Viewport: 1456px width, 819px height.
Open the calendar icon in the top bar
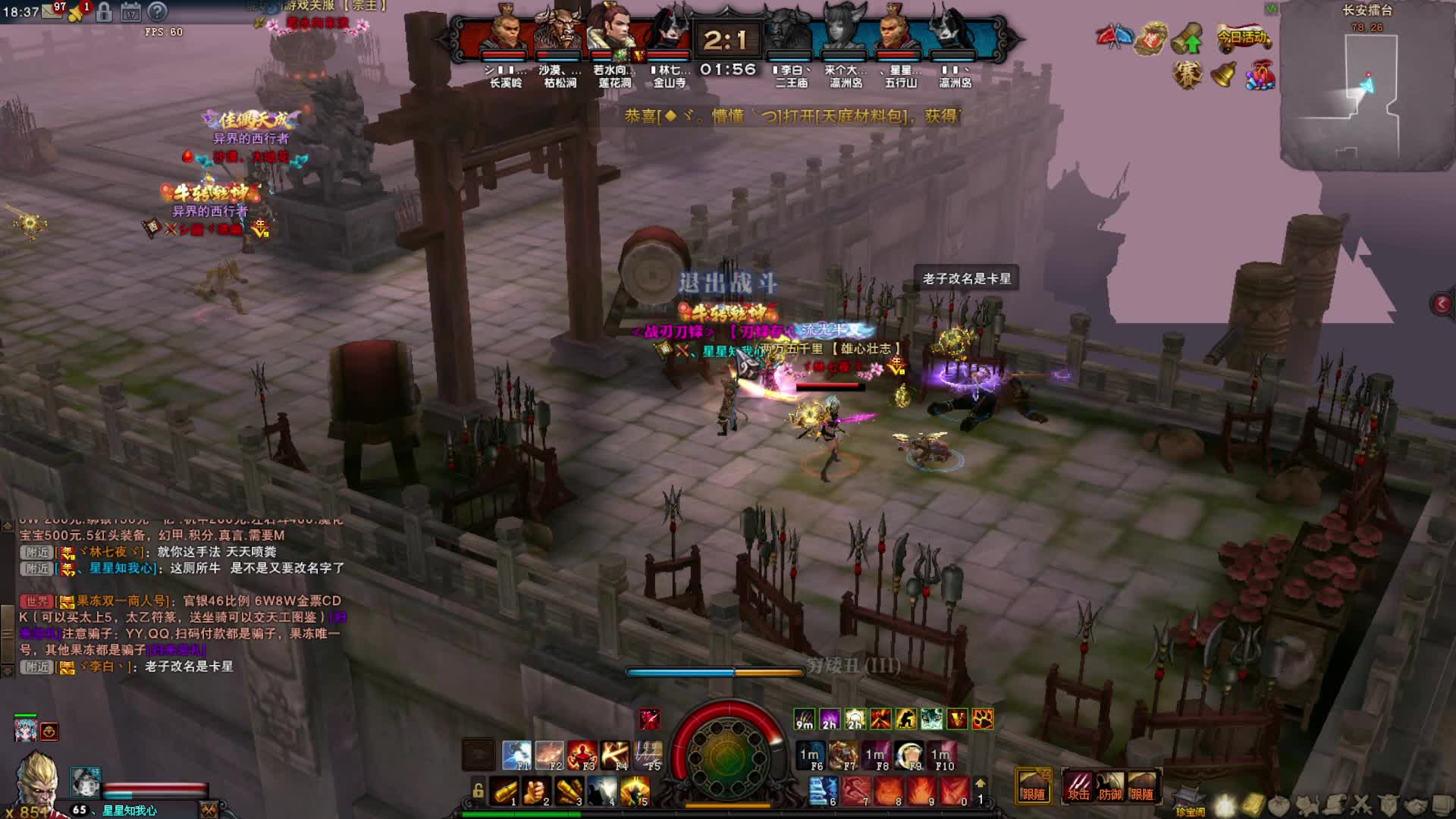(130, 12)
